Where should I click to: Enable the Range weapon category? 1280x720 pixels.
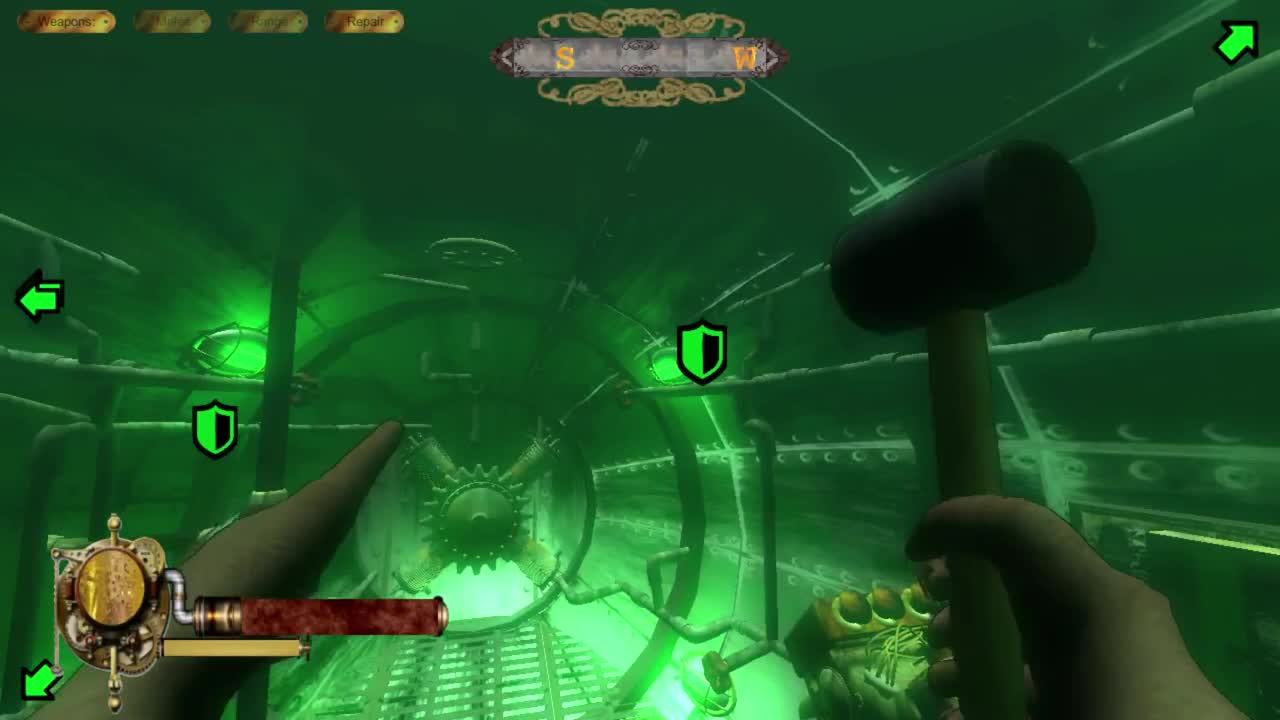pos(268,21)
